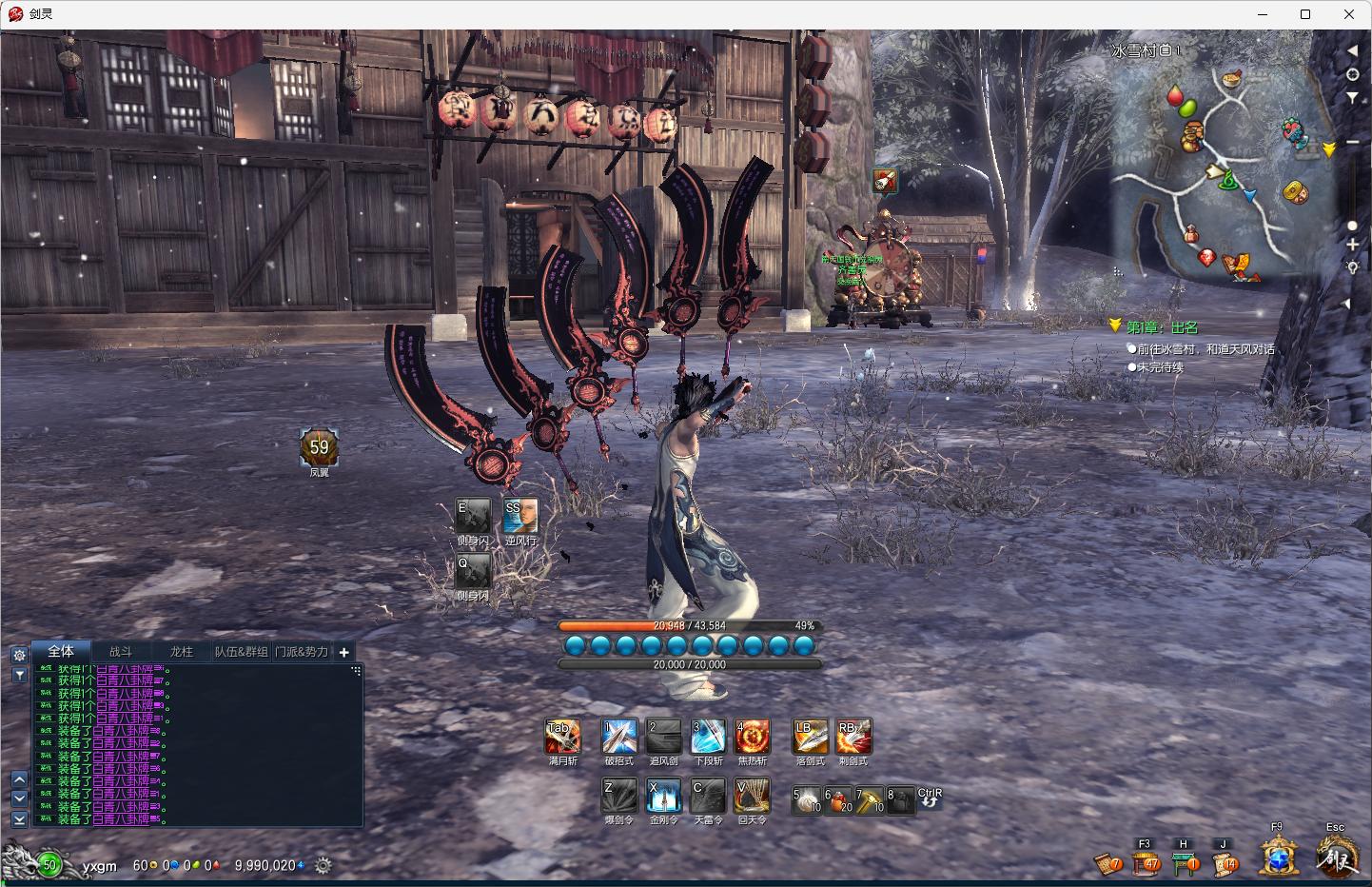Image resolution: width=1372 pixels, height=887 pixels.
Task: Use the 破招式 skill icon
Action: coord(618,737)
